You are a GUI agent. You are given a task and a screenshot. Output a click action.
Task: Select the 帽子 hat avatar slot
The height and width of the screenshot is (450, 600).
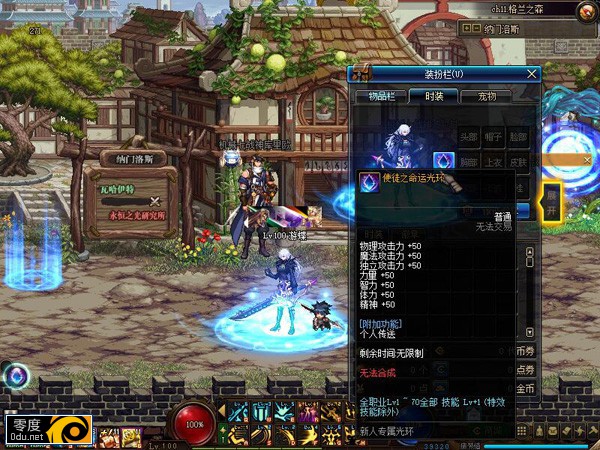click(x=494, y=137)
